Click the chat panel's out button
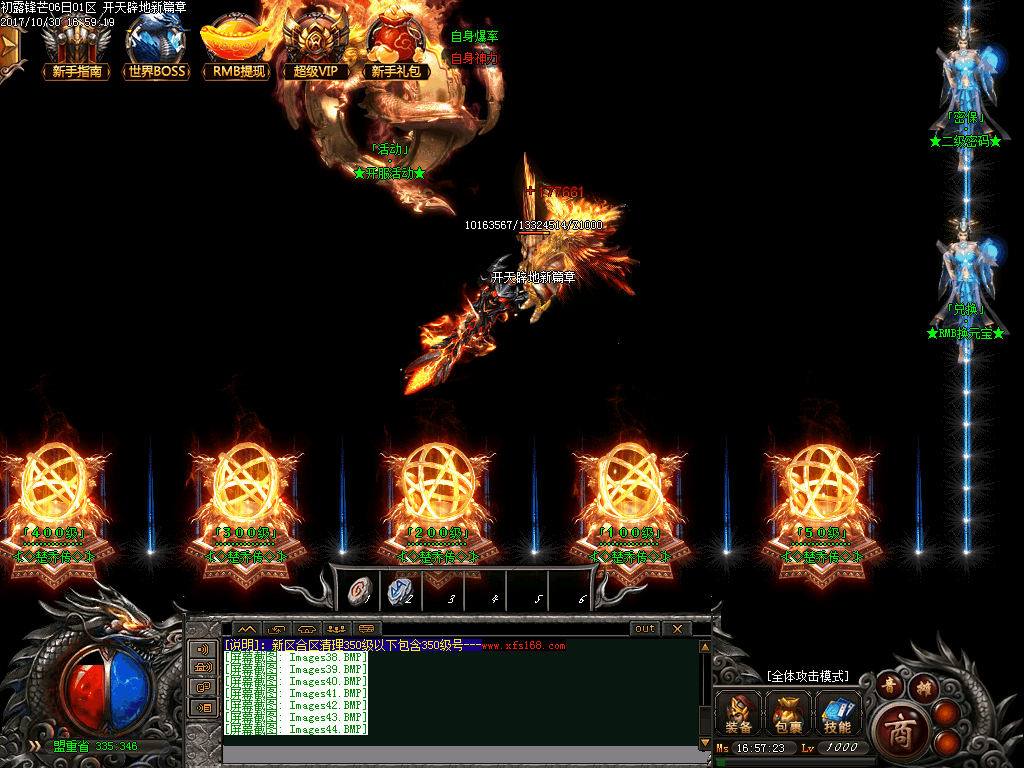Viewport: 1024px width, 768px height. (645, 629)
